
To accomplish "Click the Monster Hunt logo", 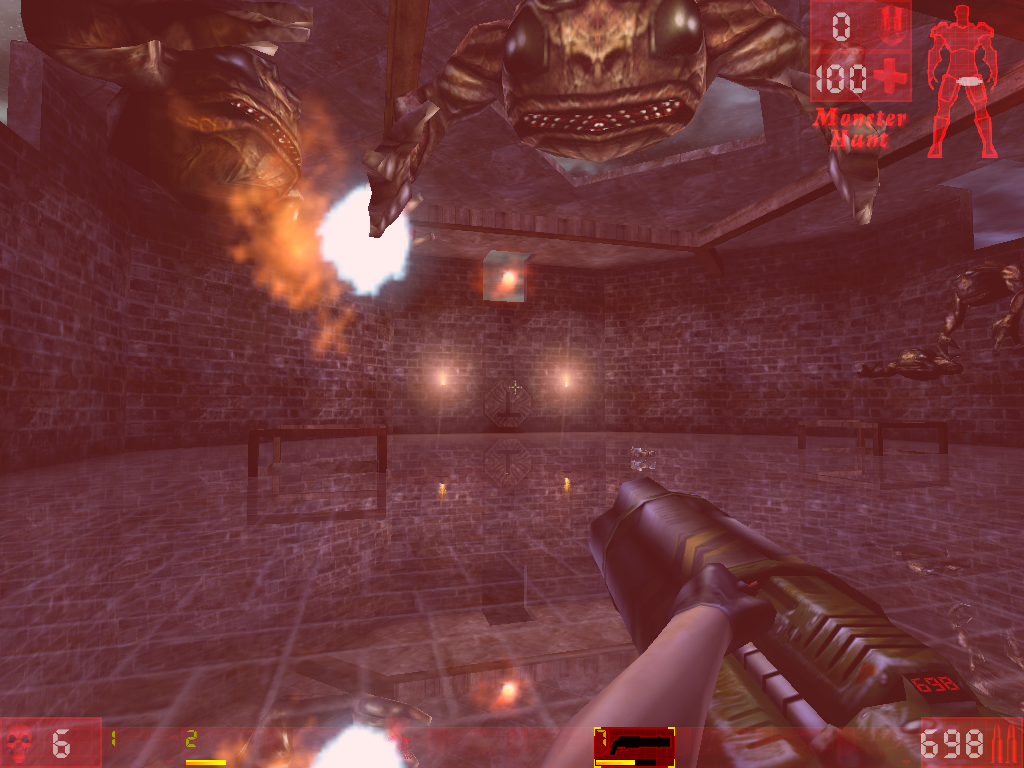I will [860, 127].
